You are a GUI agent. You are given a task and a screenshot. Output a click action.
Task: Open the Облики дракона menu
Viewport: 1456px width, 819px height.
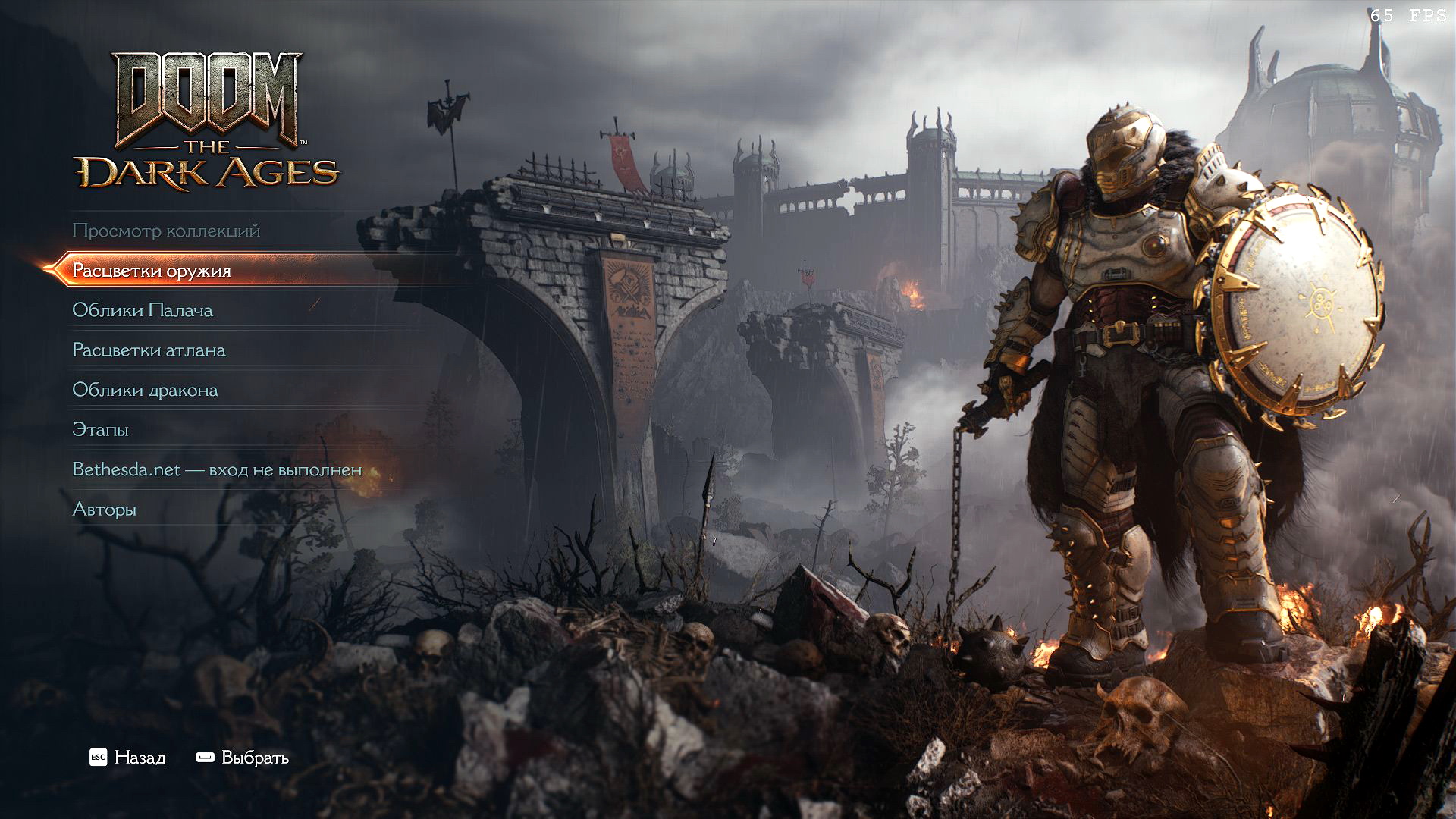pyautogui.click(x=145, y=390)
